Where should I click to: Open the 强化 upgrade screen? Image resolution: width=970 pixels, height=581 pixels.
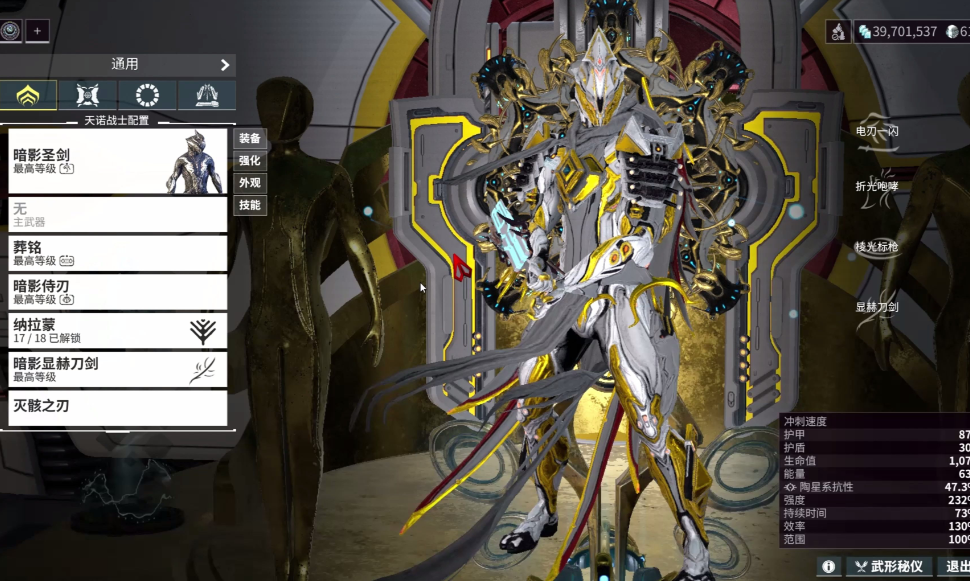[249, 161]
